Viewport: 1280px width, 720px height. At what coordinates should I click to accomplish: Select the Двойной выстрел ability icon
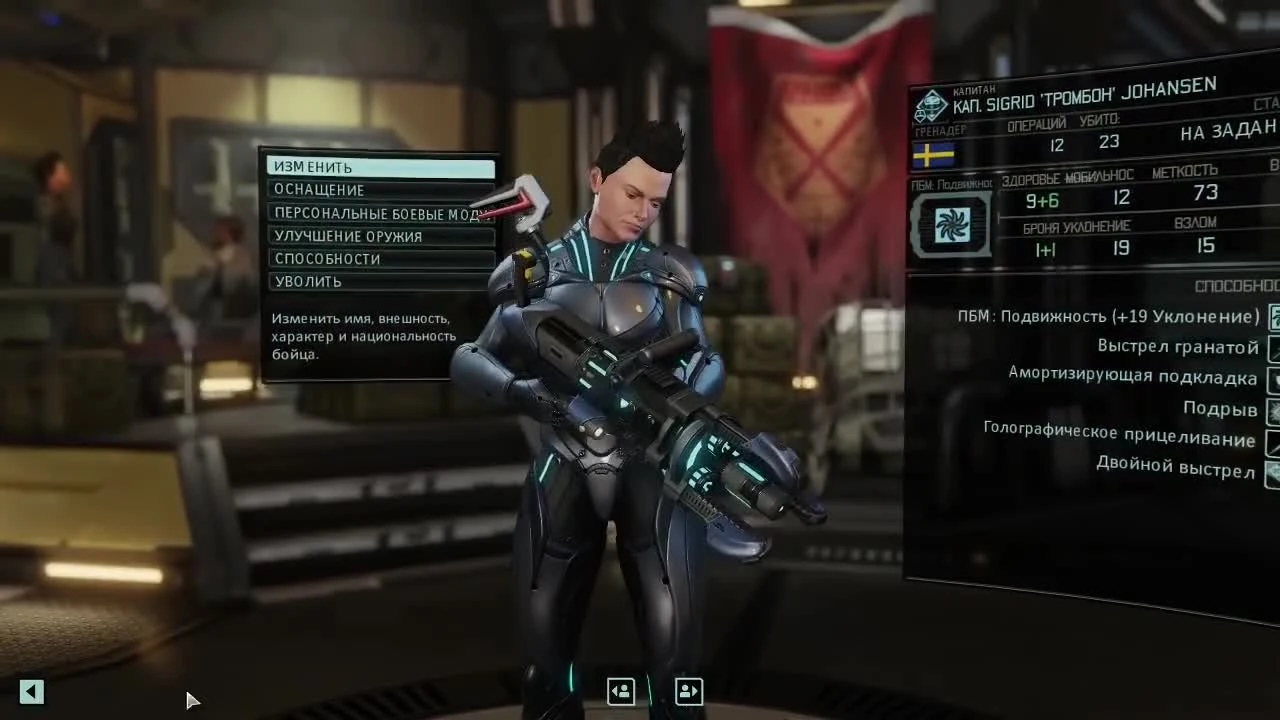coord(1272,472)
